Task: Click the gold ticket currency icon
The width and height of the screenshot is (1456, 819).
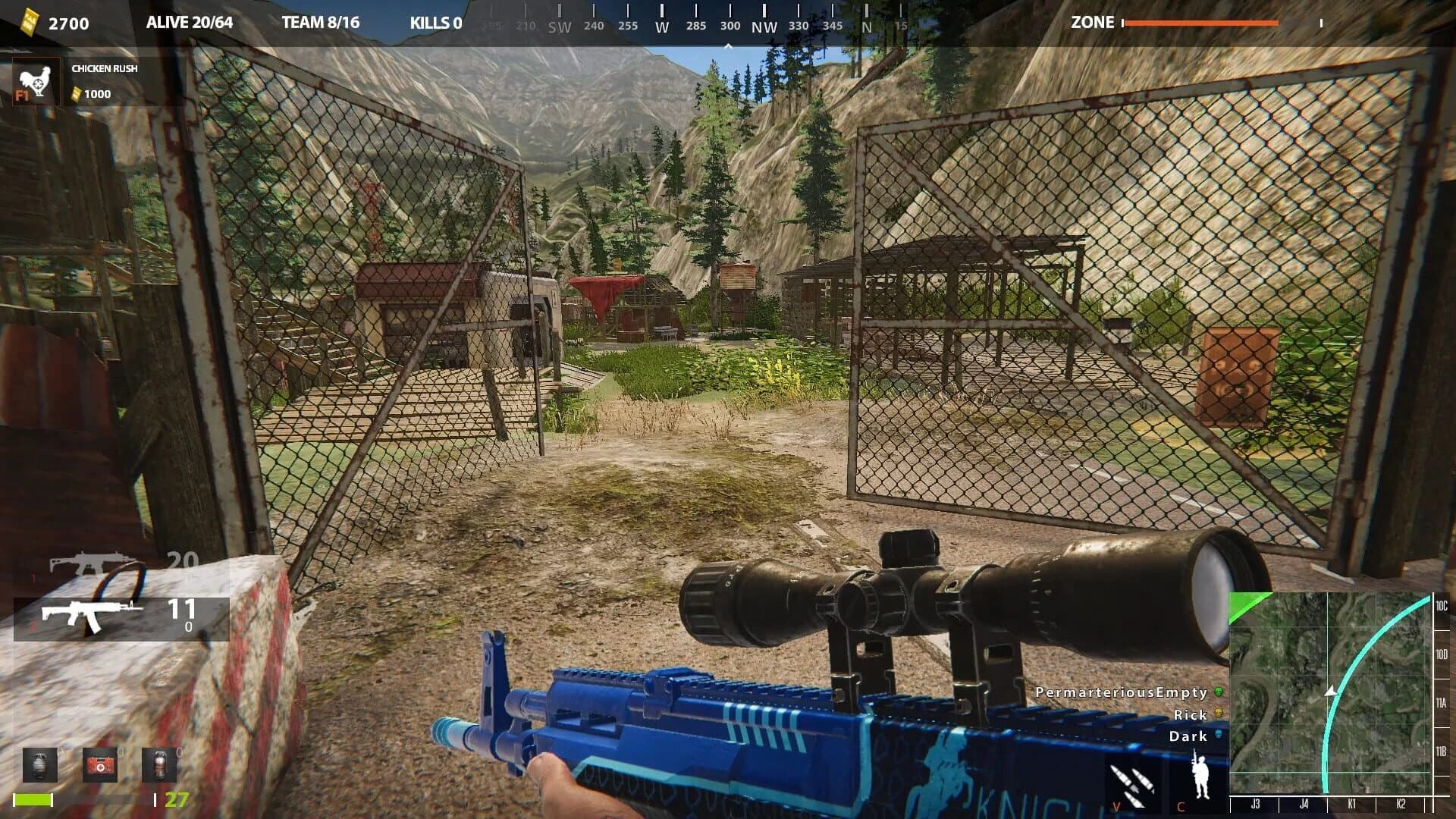Action: point(29,22)
